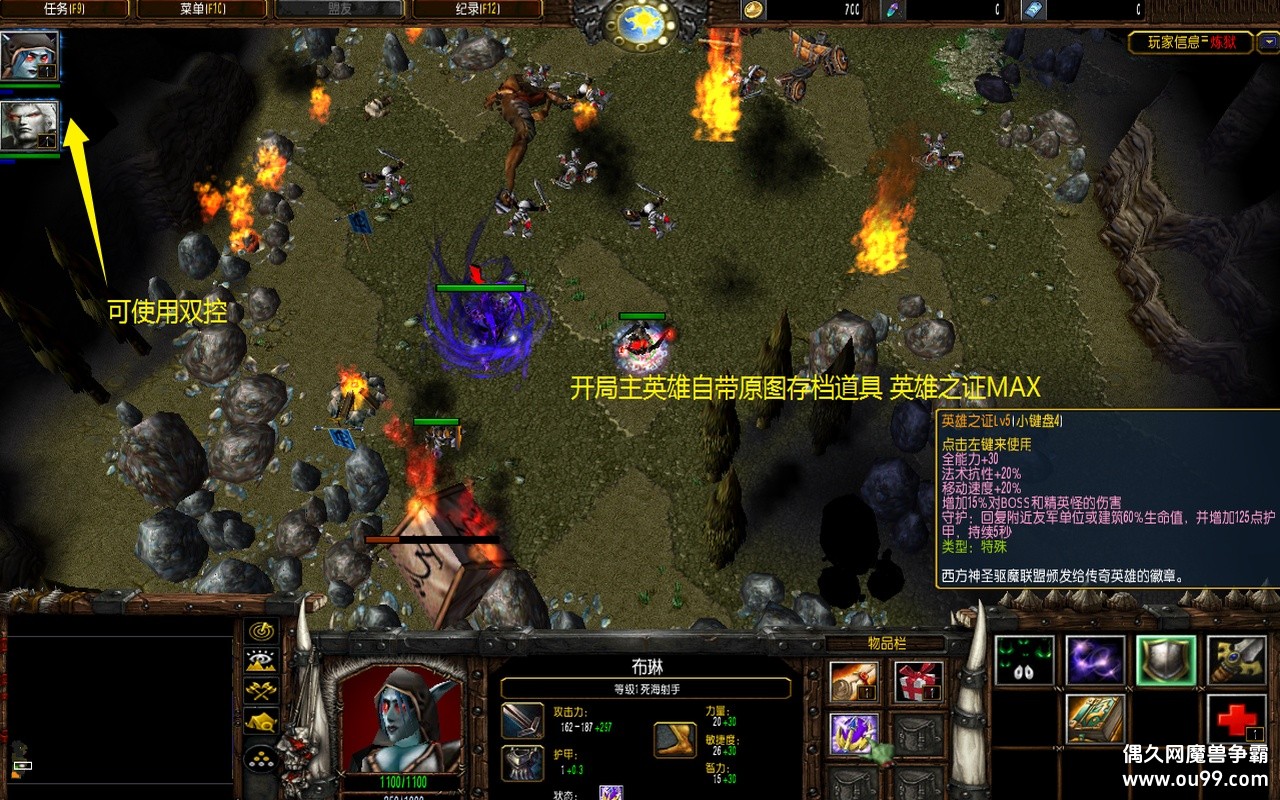Viewport: 1280px width, 800px height.
Task: Activate the minimap signal ping button
Action: coord(261,631)
